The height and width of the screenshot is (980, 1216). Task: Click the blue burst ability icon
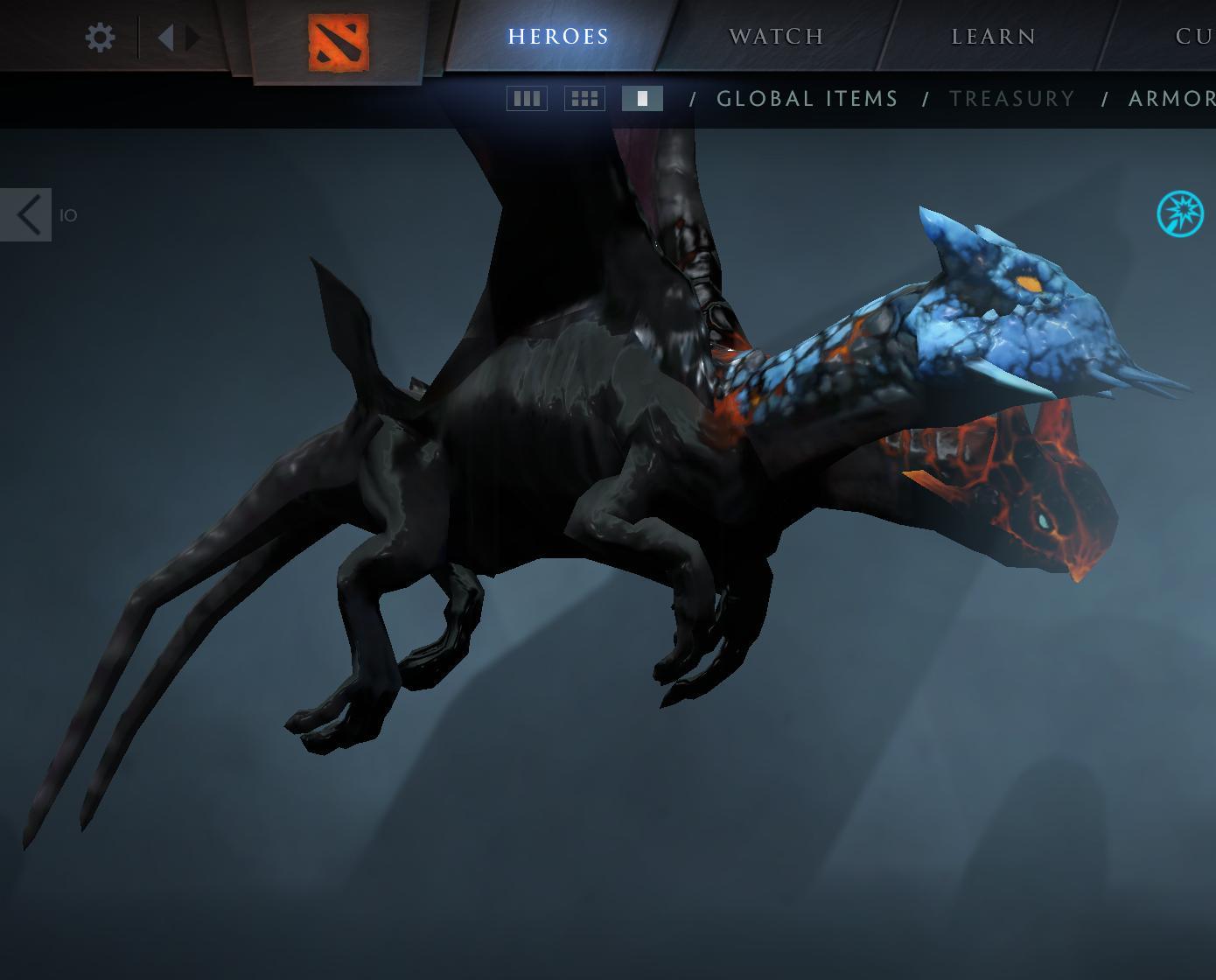coord(1179,214)
